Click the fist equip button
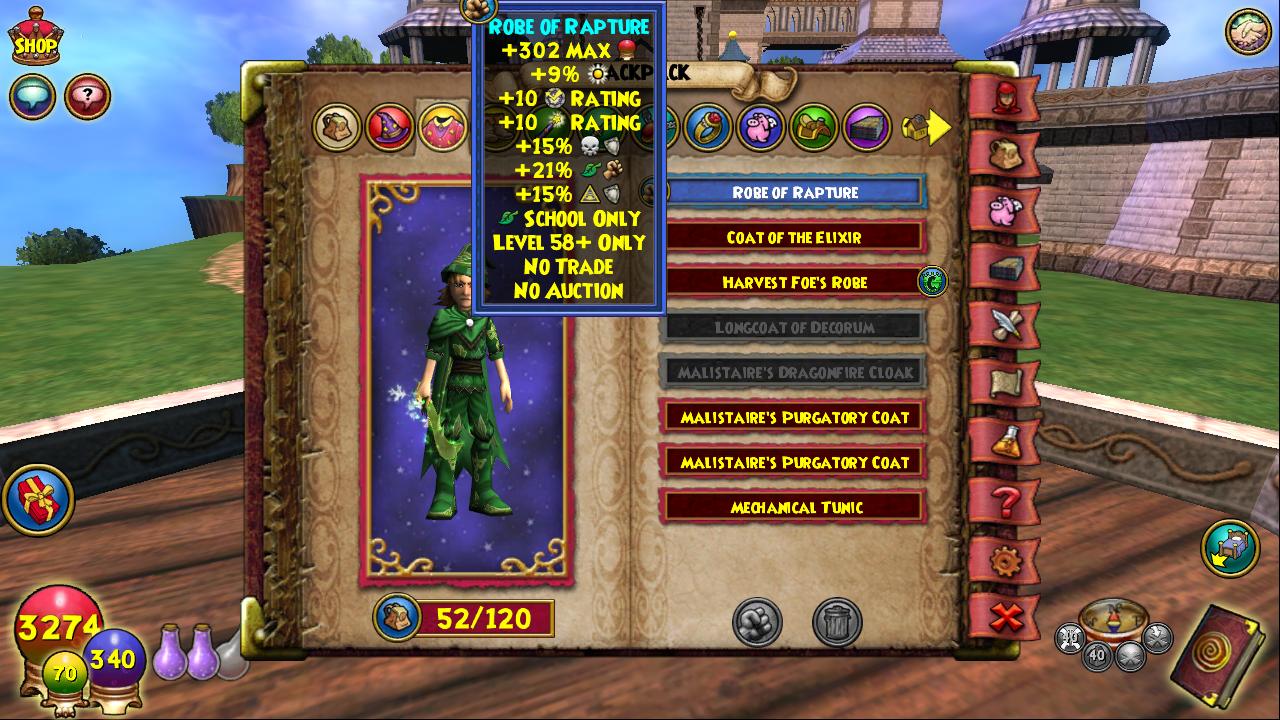 (757, 623)
